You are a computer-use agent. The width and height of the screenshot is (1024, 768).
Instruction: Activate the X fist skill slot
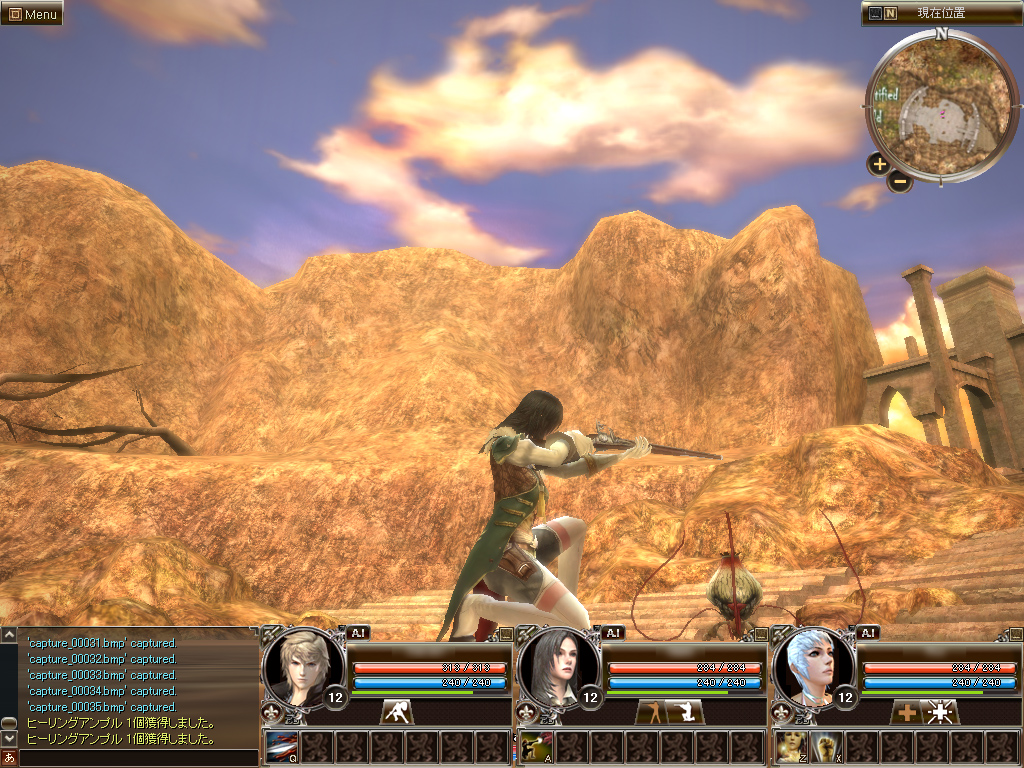tap(825, 747)
